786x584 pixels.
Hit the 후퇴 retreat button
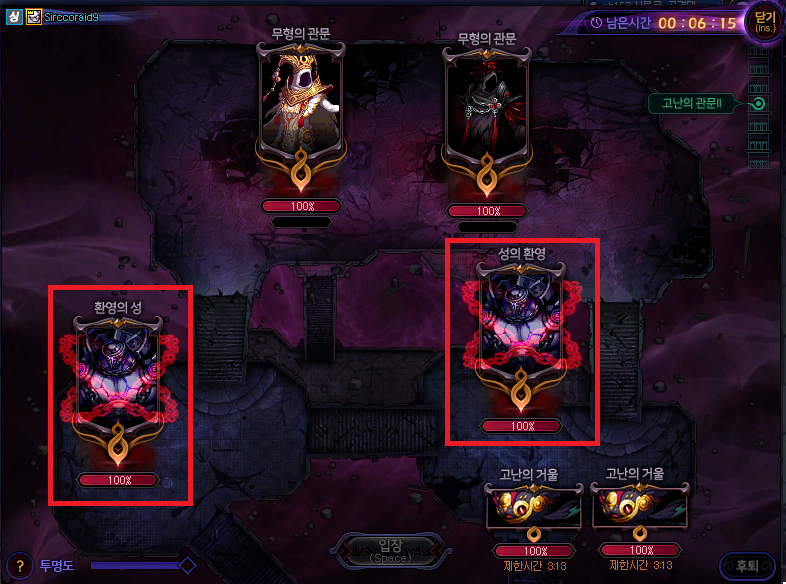(x=746, y=566)
